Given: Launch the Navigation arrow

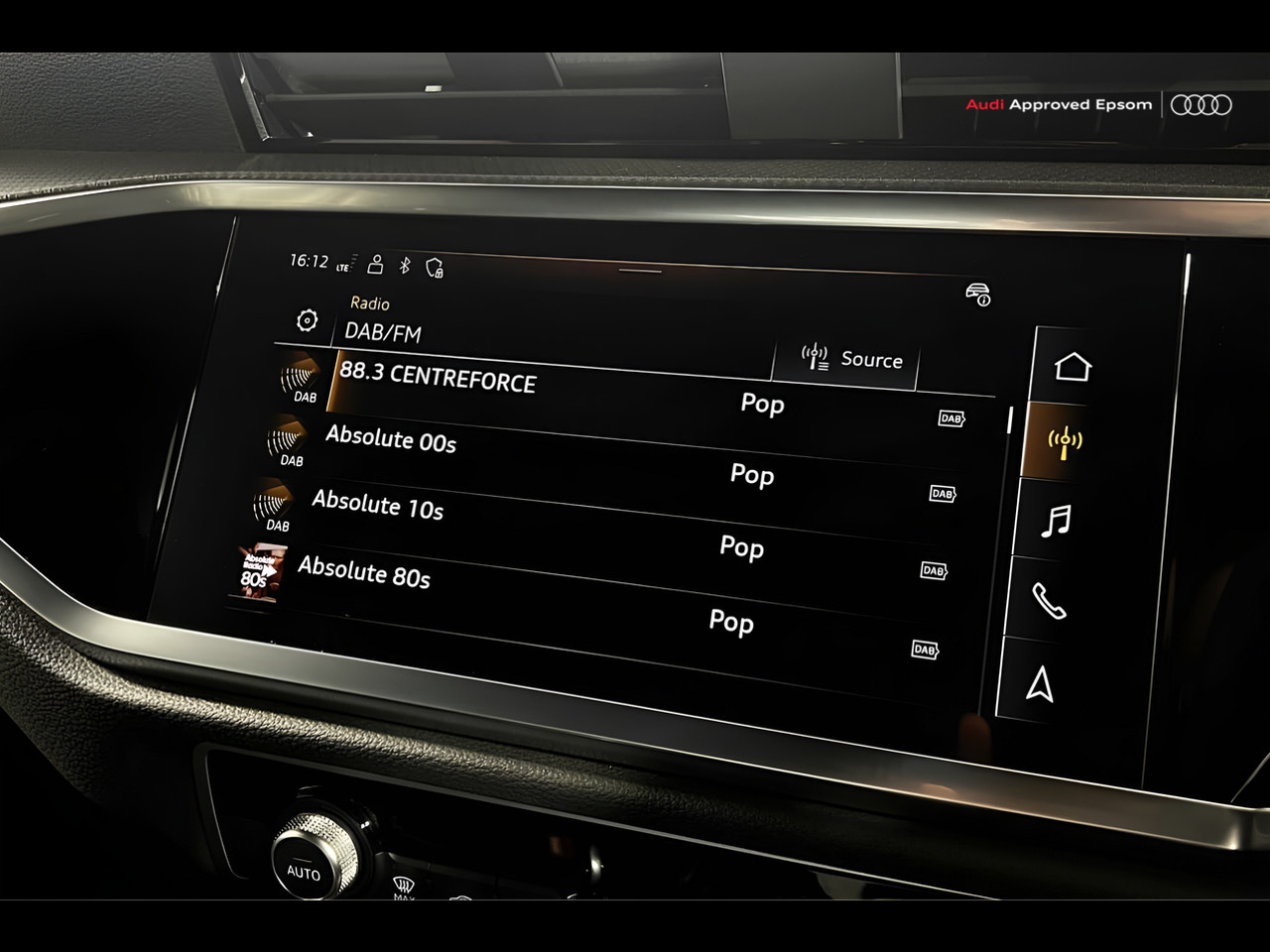Looking at the screenshot, I should tap(1040, 684).
